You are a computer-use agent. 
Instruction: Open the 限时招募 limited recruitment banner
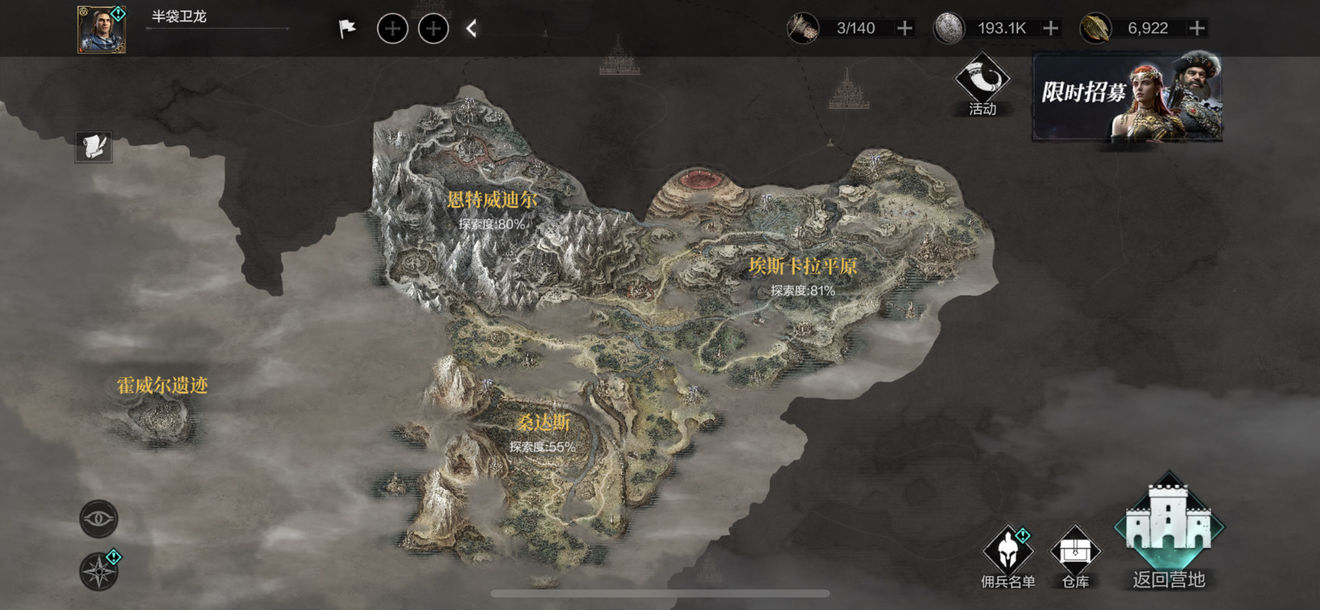click(x=1127, y=97)
